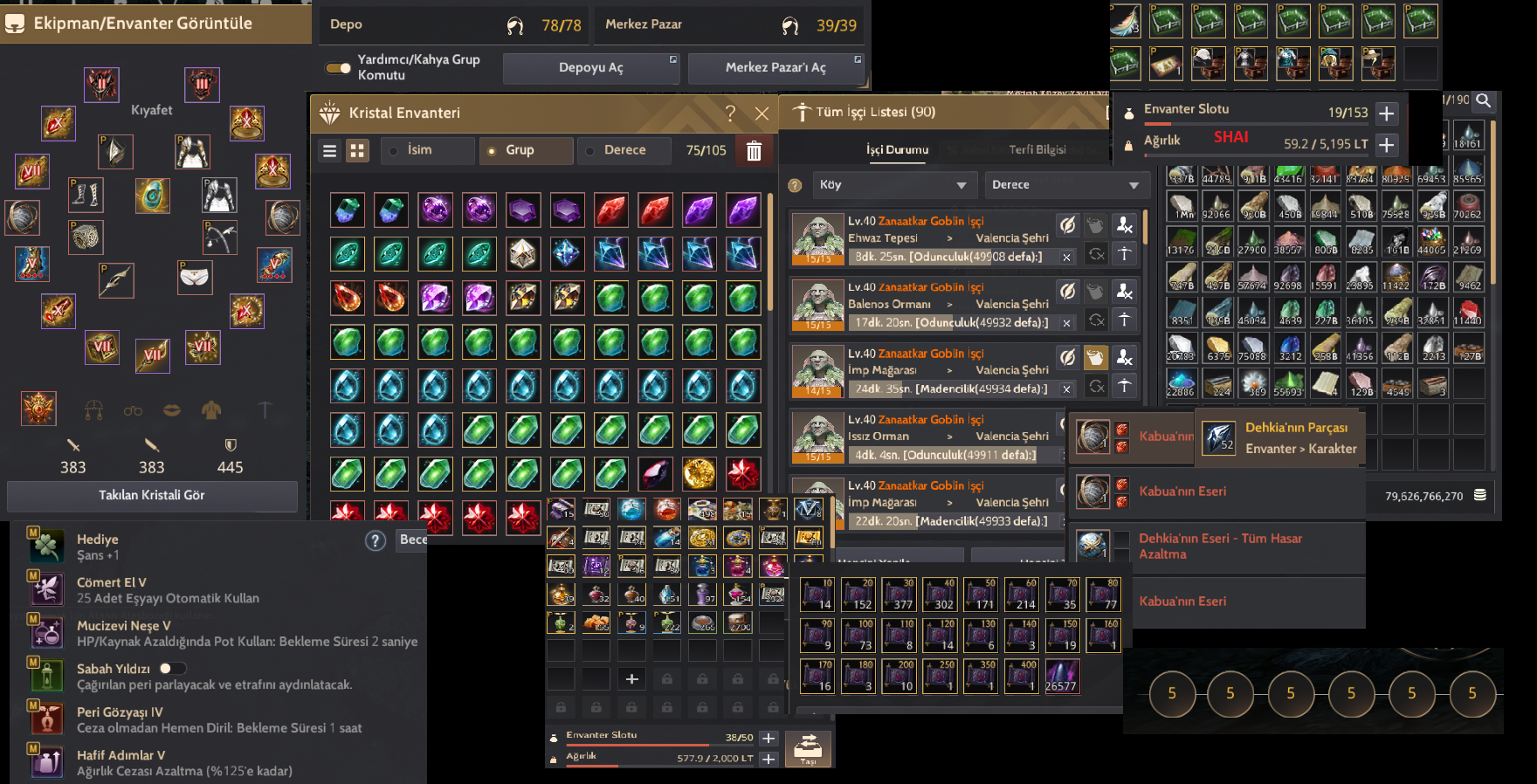Viewport: 1537px width, 784px height.
Task: Click the Depoyu Aç button
Action: (x=591, y=67)
